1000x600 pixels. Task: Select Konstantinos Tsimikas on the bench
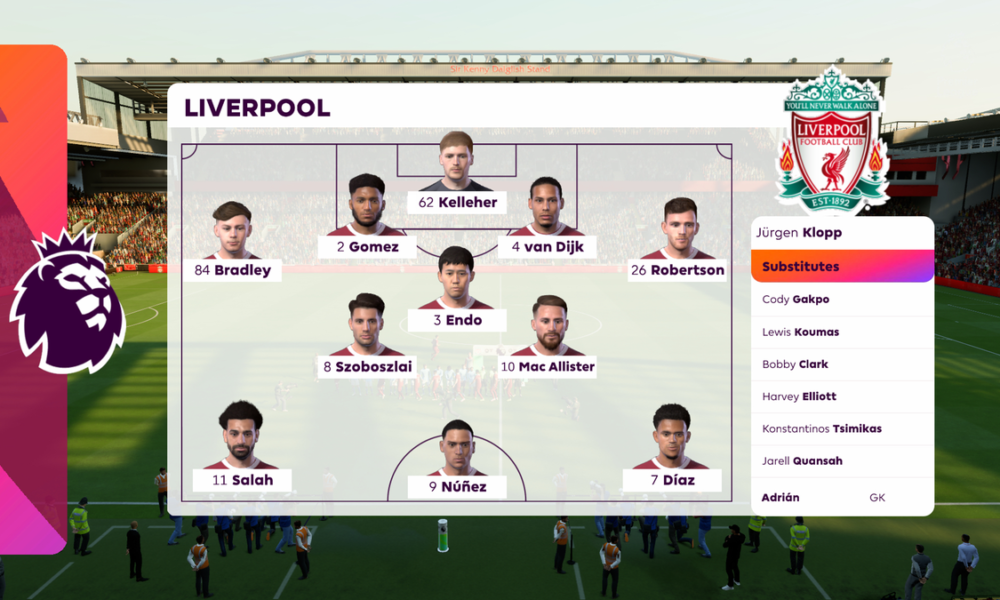tap(842, 429)
